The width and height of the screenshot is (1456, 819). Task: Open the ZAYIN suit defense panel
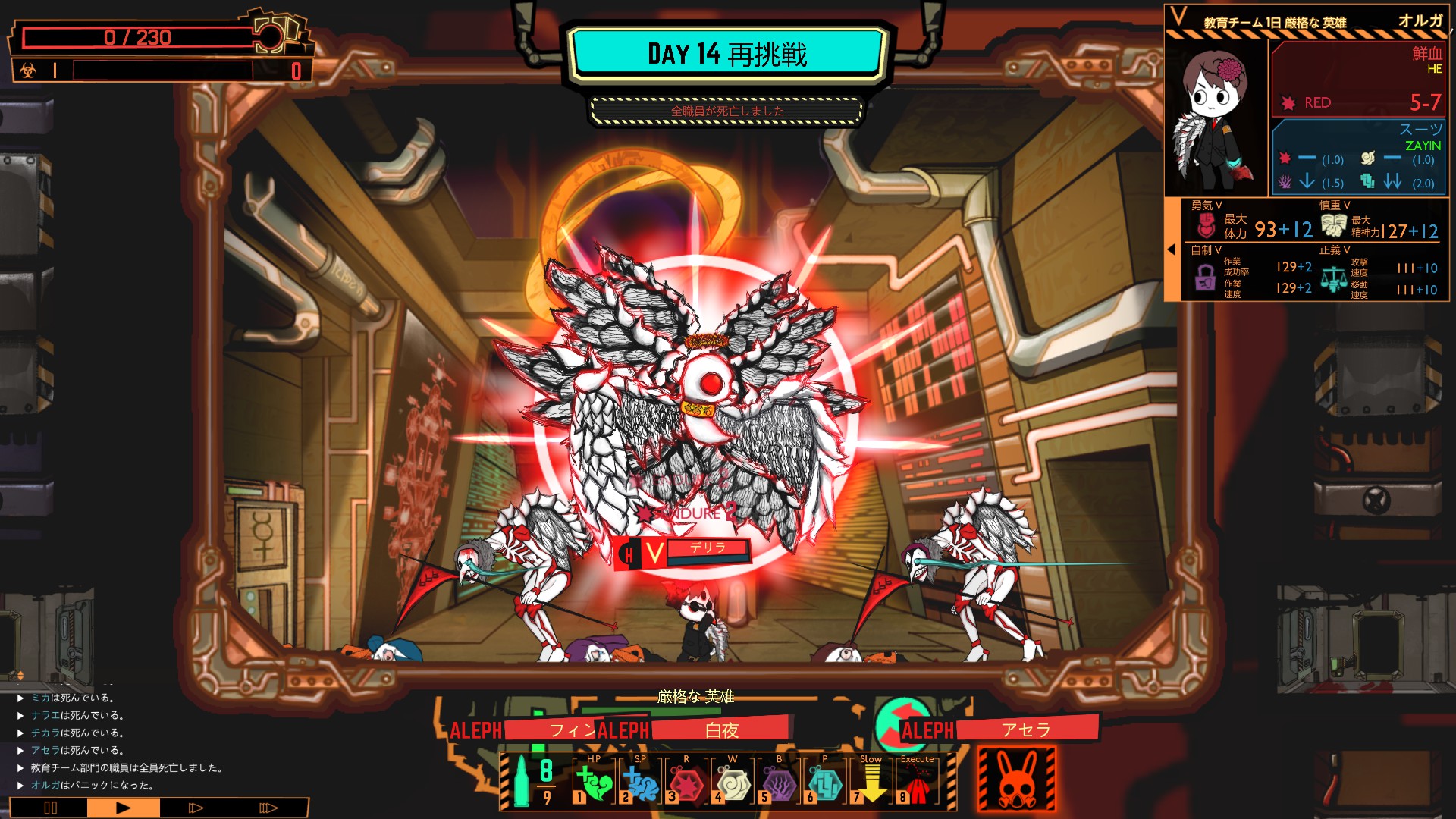point(1358,157)
